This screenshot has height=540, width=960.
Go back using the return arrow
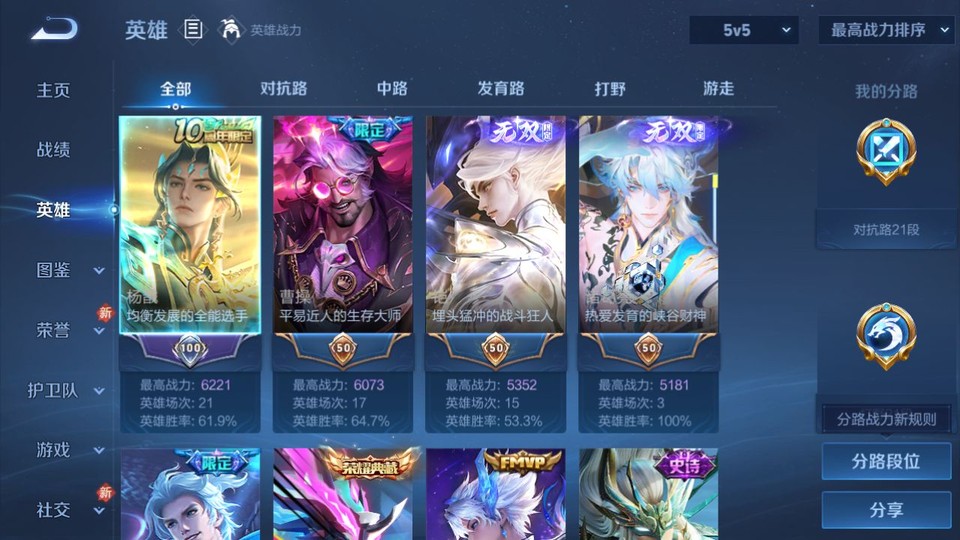coord(53,29)
